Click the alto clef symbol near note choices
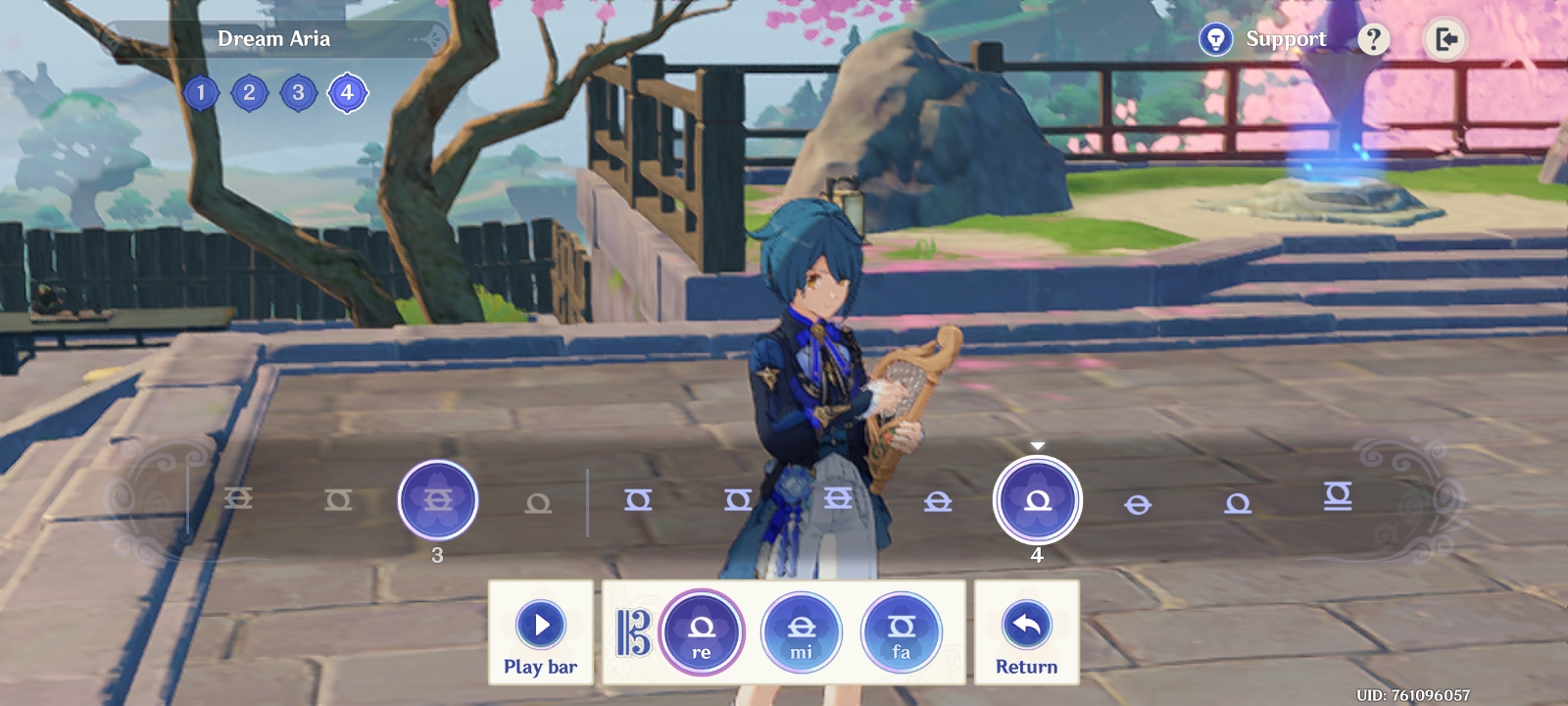 pyautogui.click(x=634, y=630)
